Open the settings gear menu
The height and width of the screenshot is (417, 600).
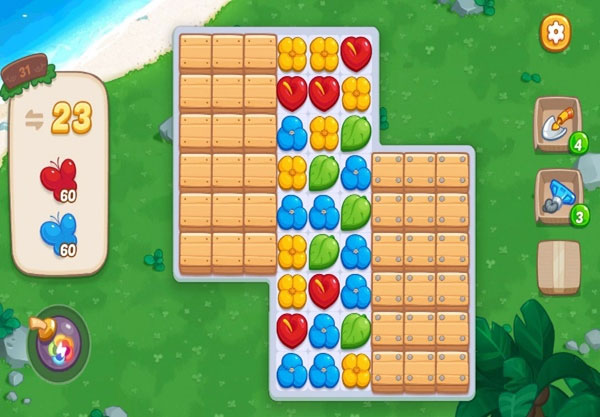tap(554, 33)
